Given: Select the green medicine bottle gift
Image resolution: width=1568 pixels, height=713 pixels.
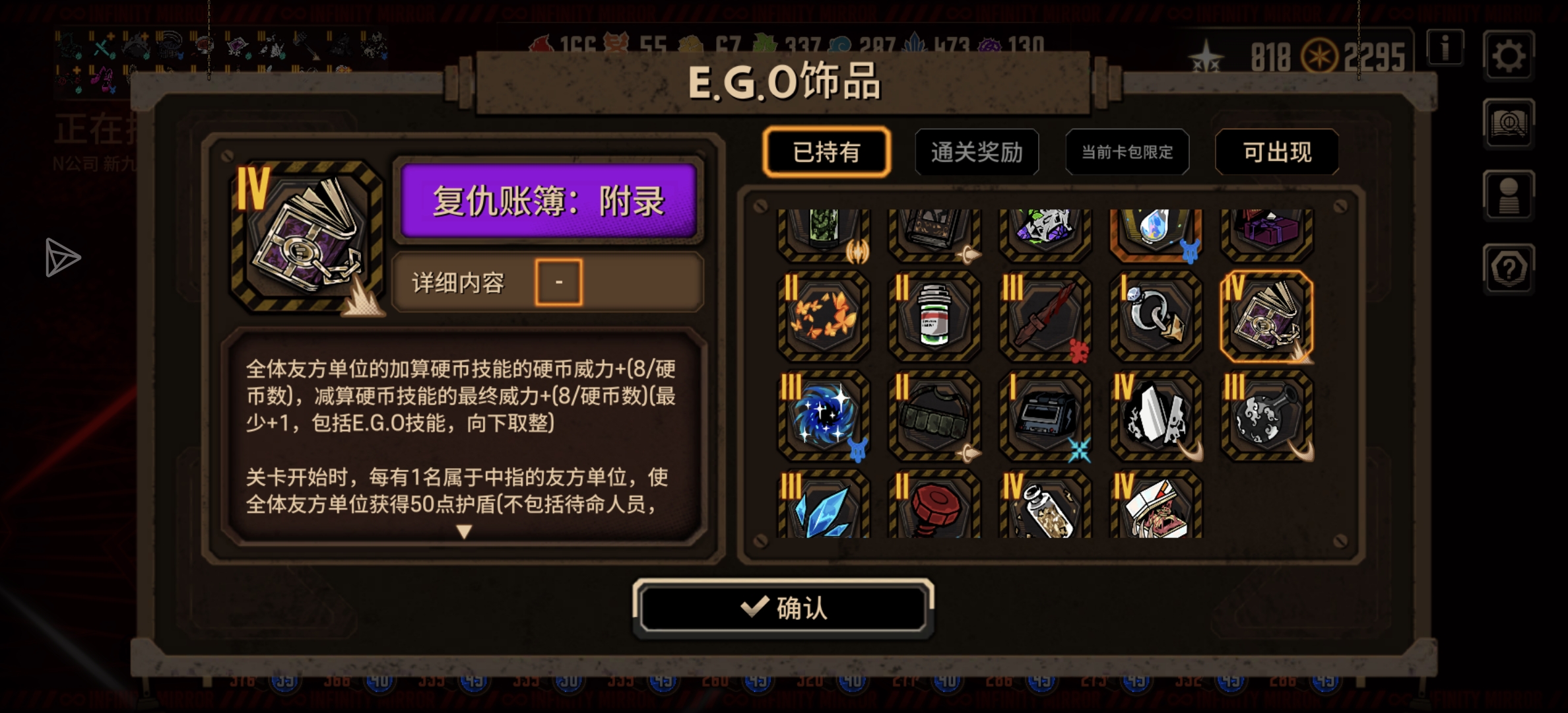Looking at the screenshot, I should point(933,317).
